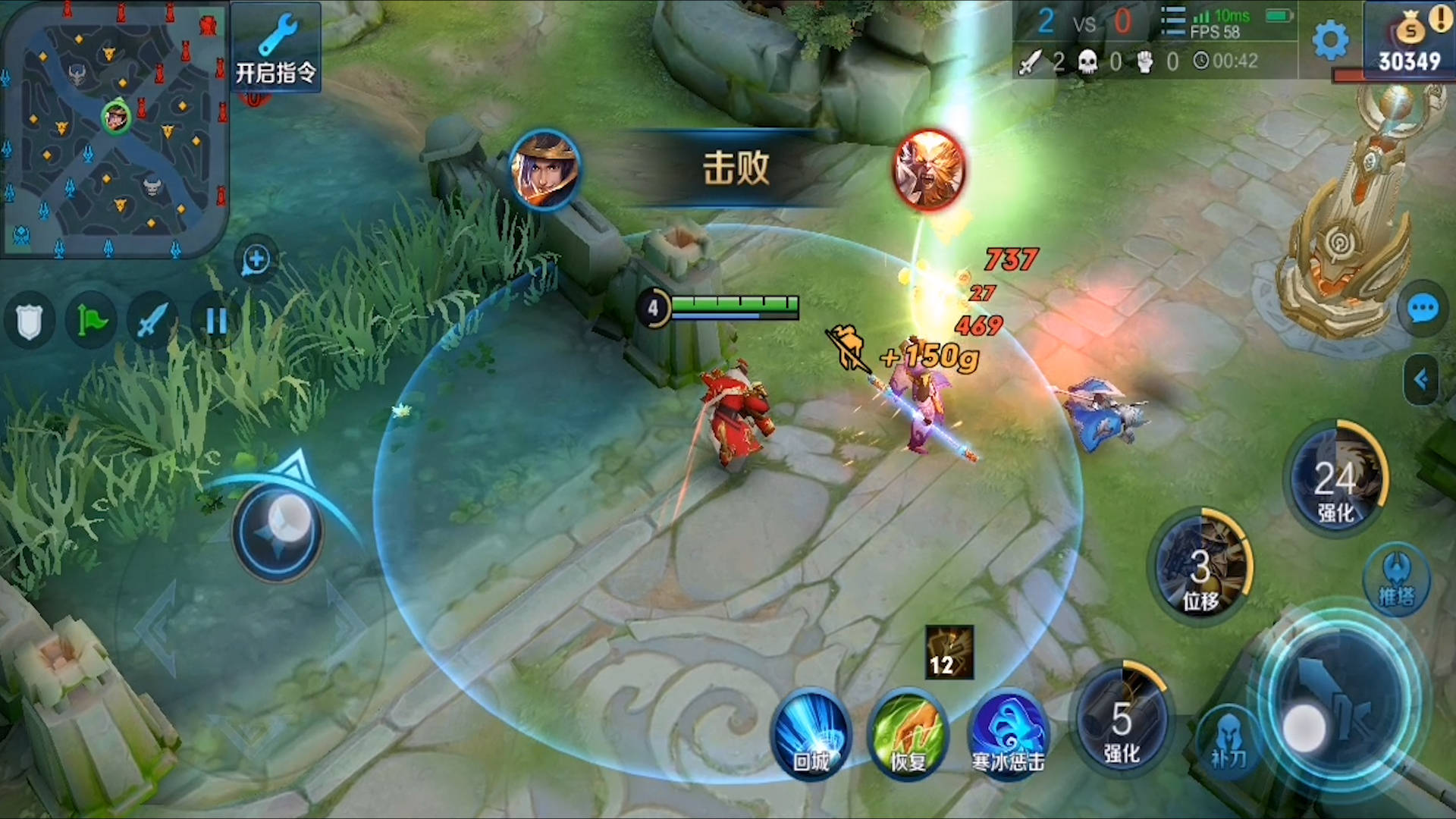
Task: Tap the 开启指令 wrench button
Action: click(x=275, y=48)
